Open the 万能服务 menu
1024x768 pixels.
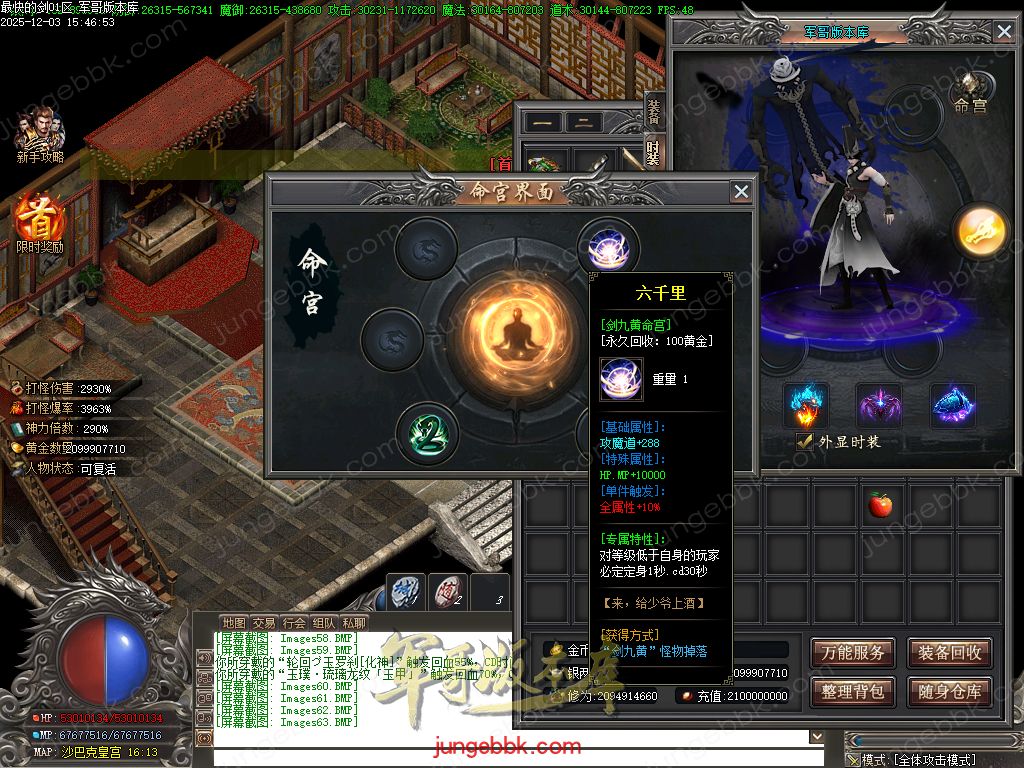(852, 653)
